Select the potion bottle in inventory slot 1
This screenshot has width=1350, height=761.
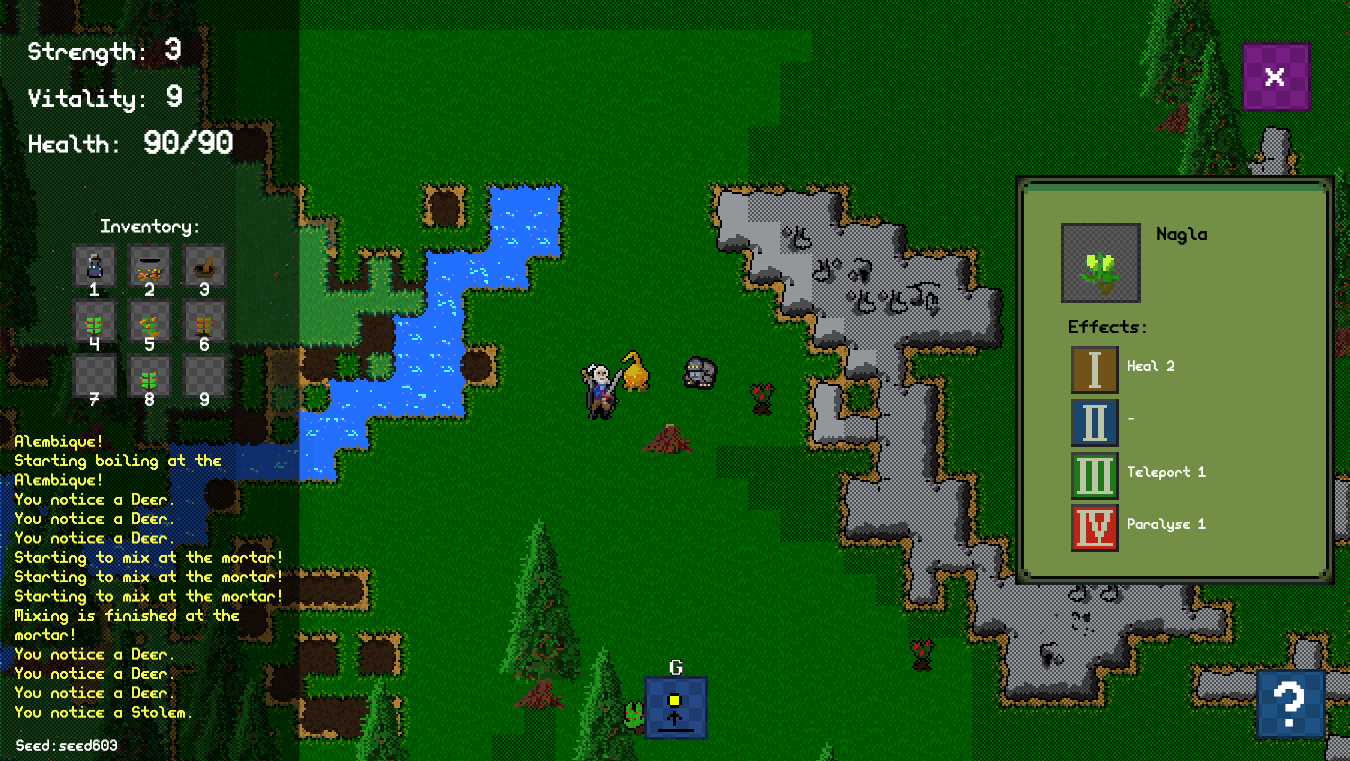95,266
